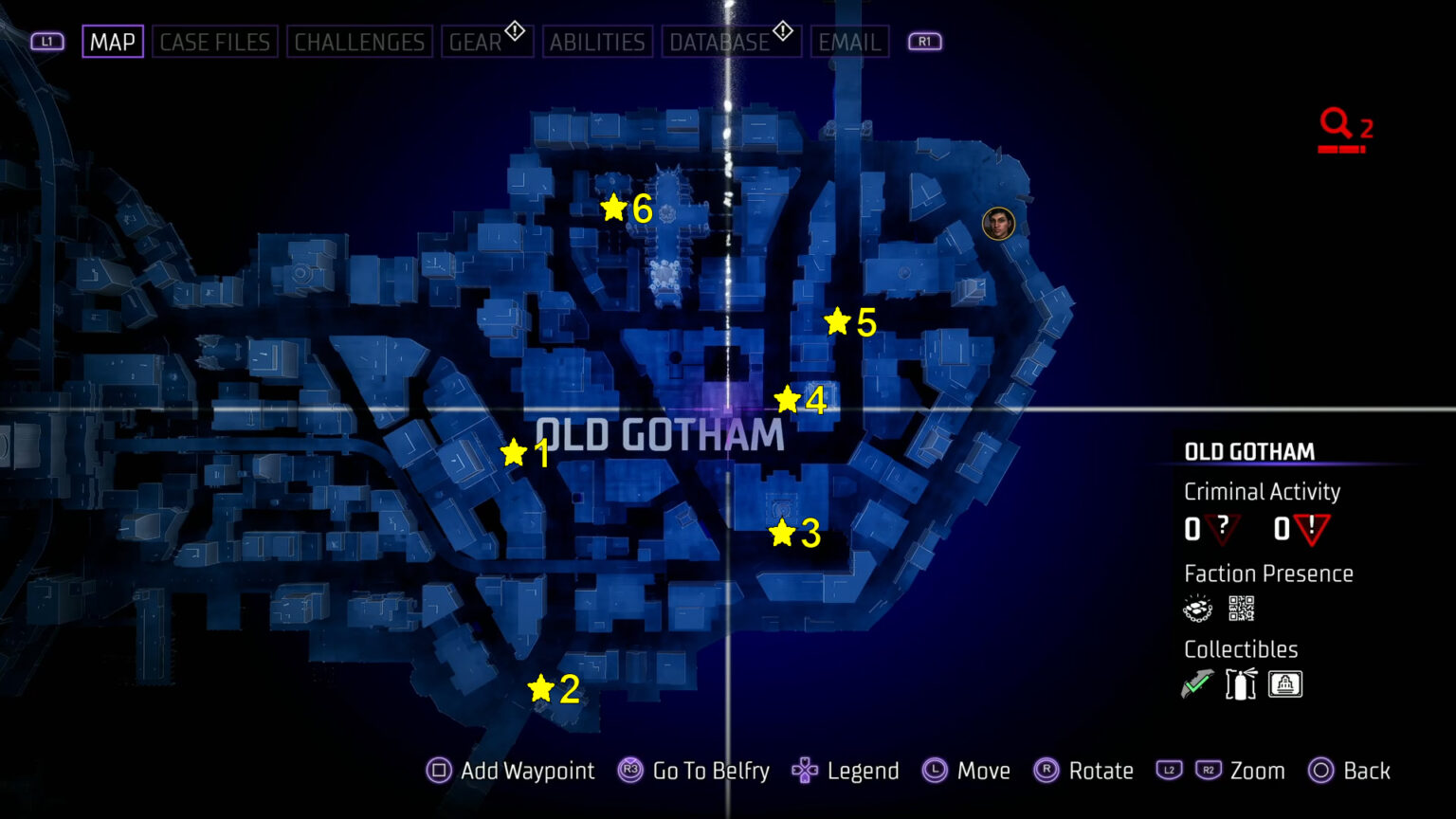This screenshot has height=819, width=1456.
Task: Select the landmark plaque collectible icon
Action: click(1284, 683)
